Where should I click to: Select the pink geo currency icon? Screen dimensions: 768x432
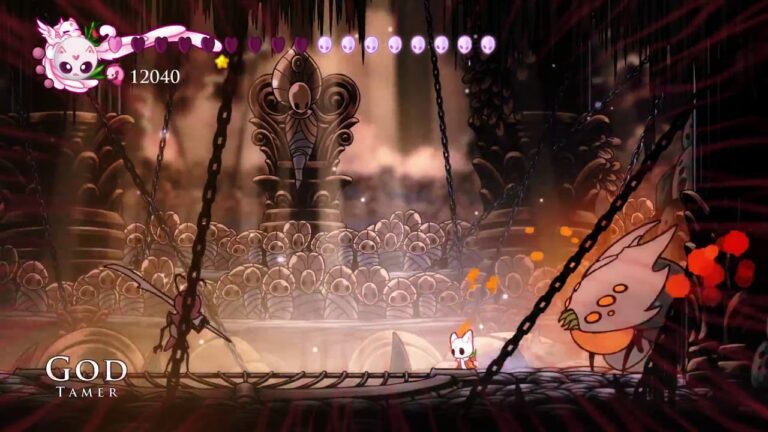115,75
